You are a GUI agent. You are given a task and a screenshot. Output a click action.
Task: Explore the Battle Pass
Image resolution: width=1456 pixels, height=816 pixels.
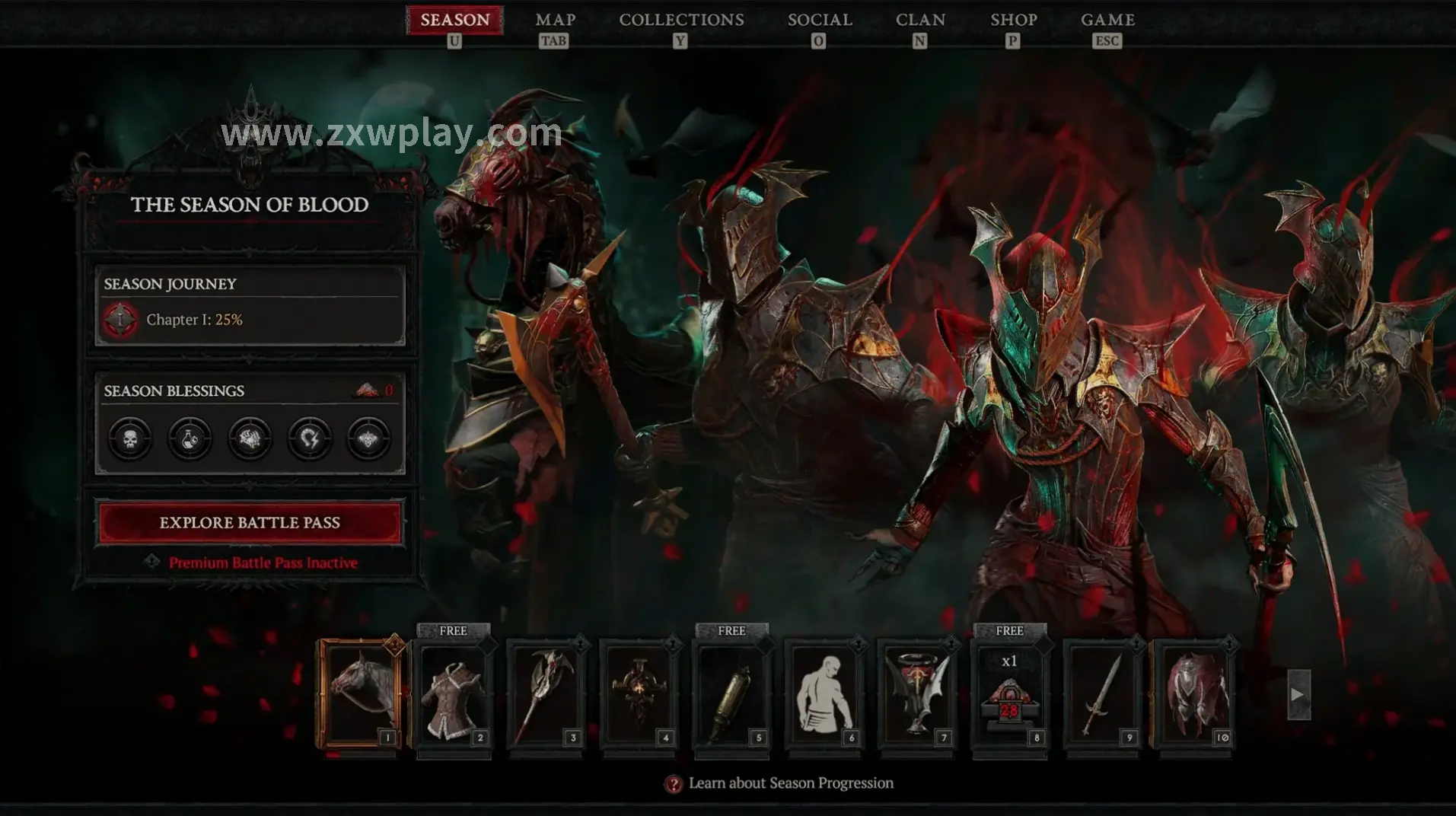[250, 523]
